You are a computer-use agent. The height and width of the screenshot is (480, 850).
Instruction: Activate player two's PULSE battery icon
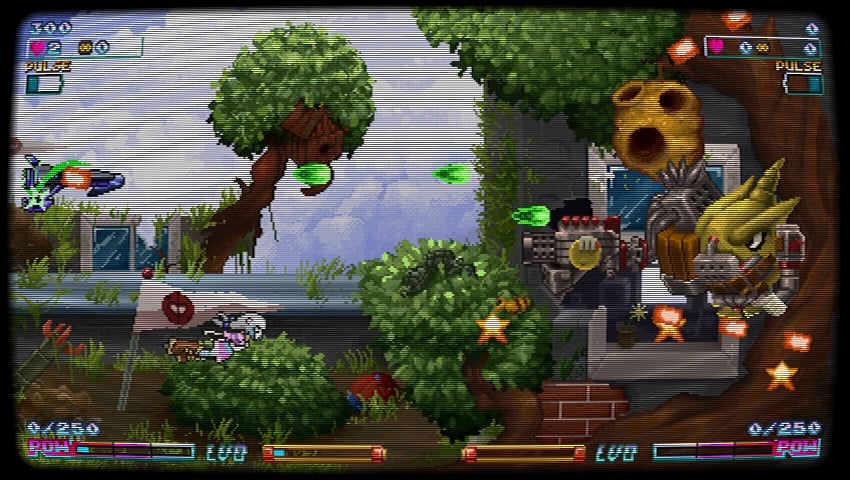pos(802,84)
